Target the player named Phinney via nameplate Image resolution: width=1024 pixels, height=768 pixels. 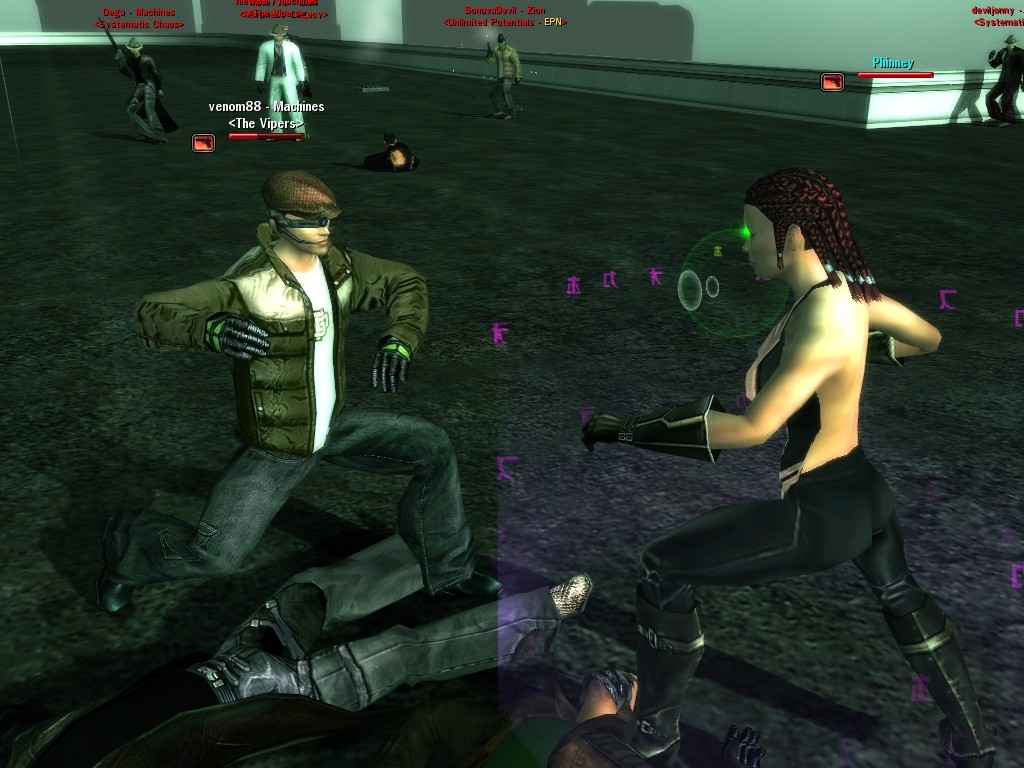[x=892, y=63]
